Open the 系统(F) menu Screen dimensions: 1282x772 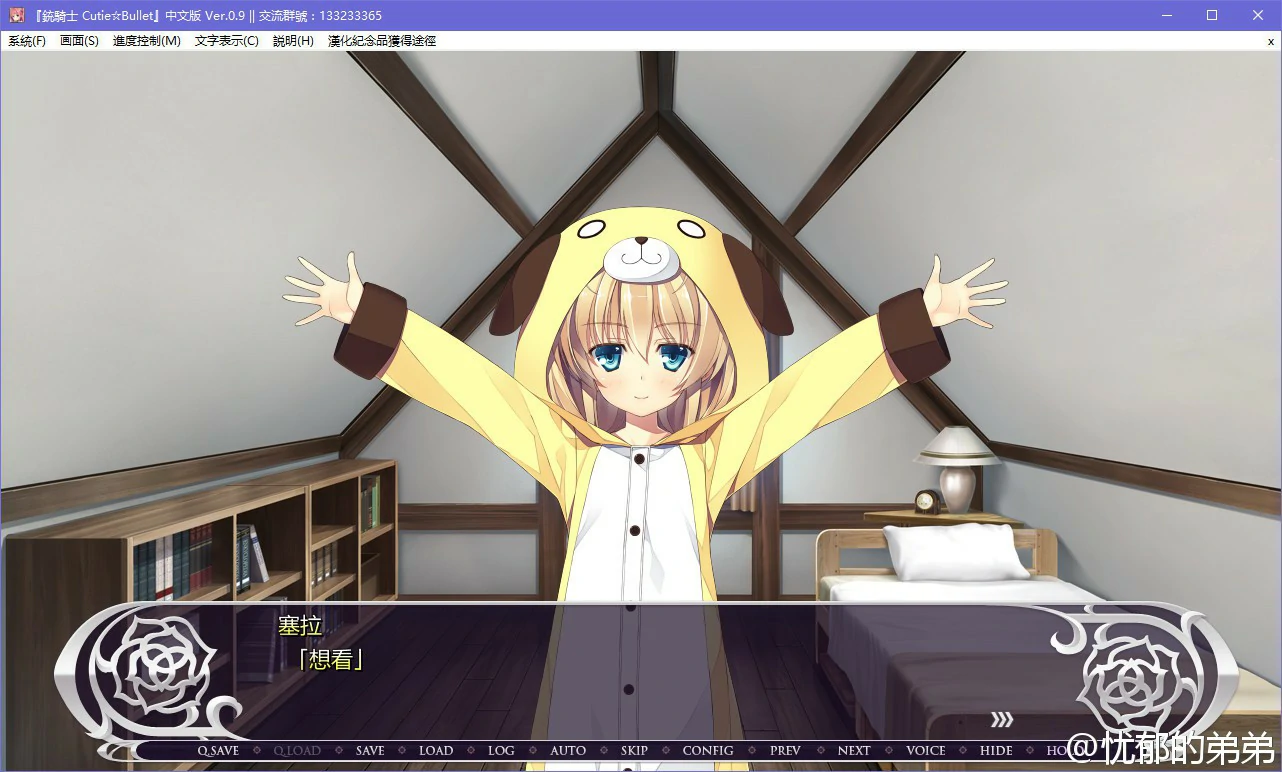click(27, 41)
